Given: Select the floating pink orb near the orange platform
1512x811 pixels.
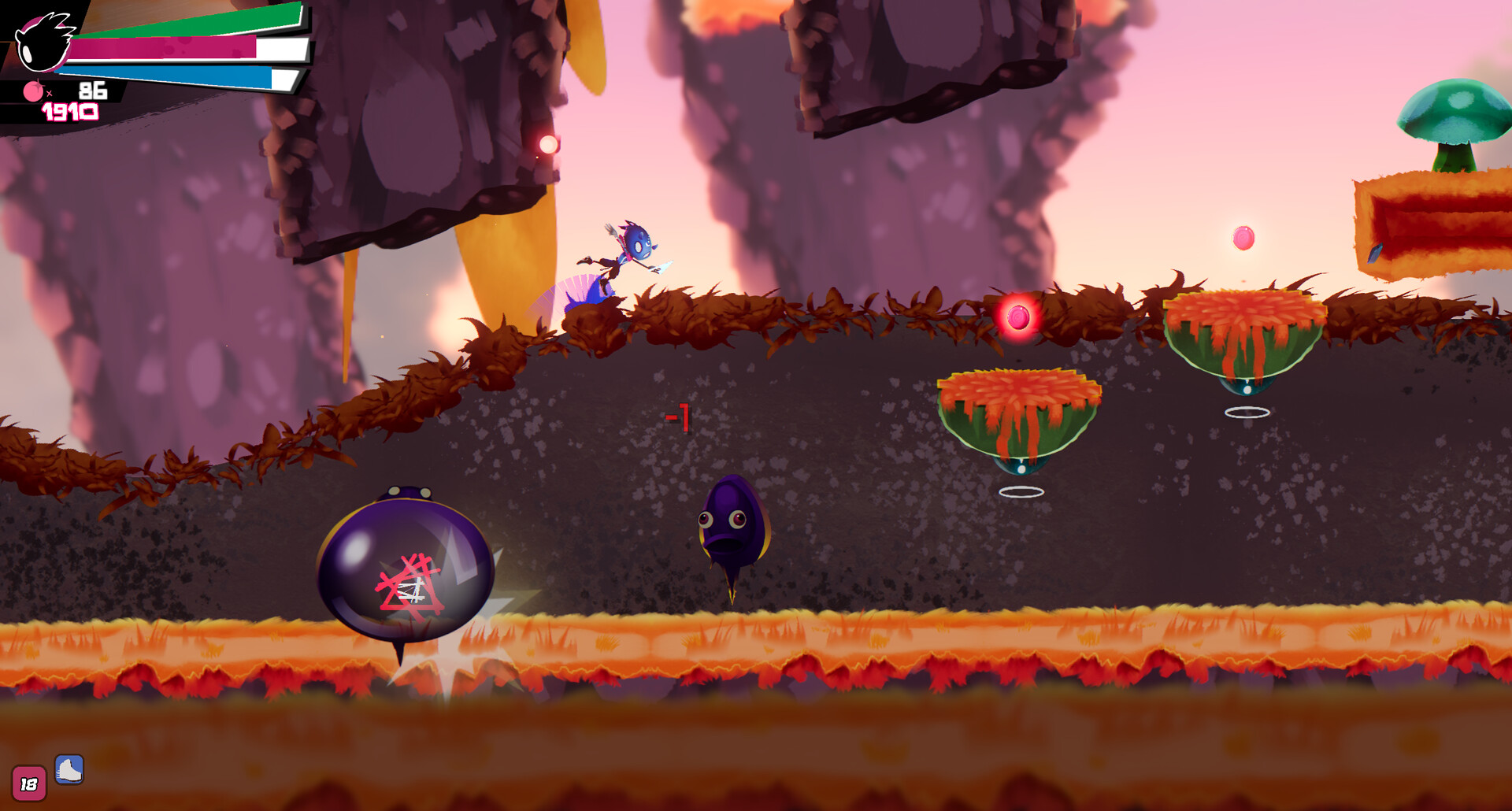Looking at the screenshot, I should pos(1243,237).
